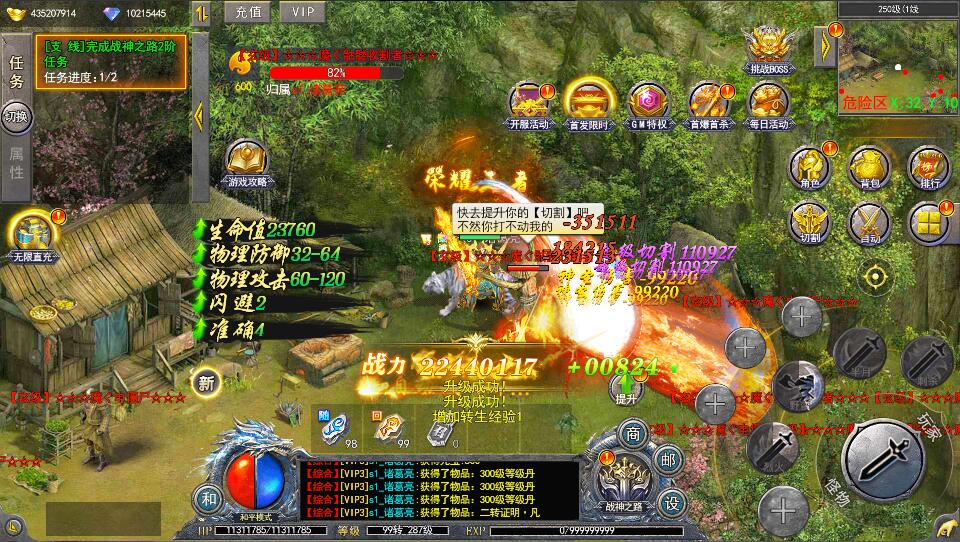Open the GM特权 privileges icon
The height and width of the screenshot is (542, 960).
pos(647,103)
